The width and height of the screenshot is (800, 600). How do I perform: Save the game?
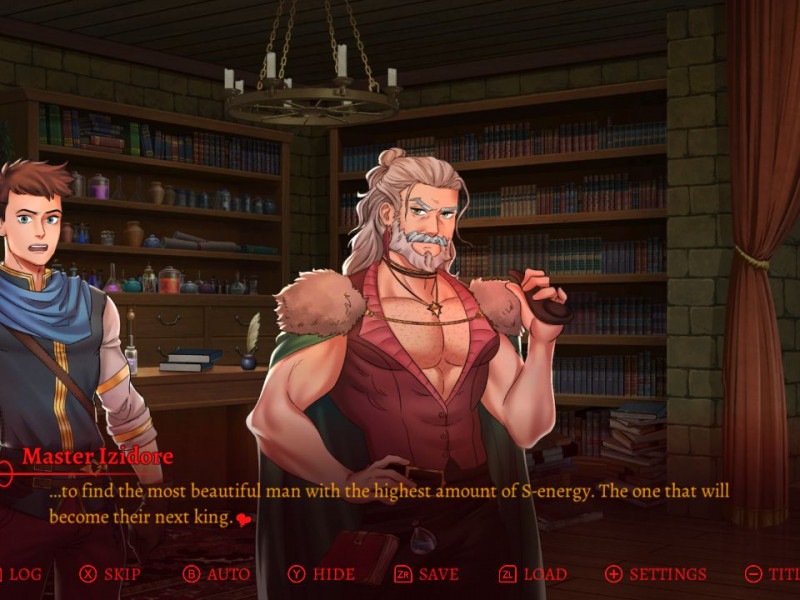click(427, 574)
